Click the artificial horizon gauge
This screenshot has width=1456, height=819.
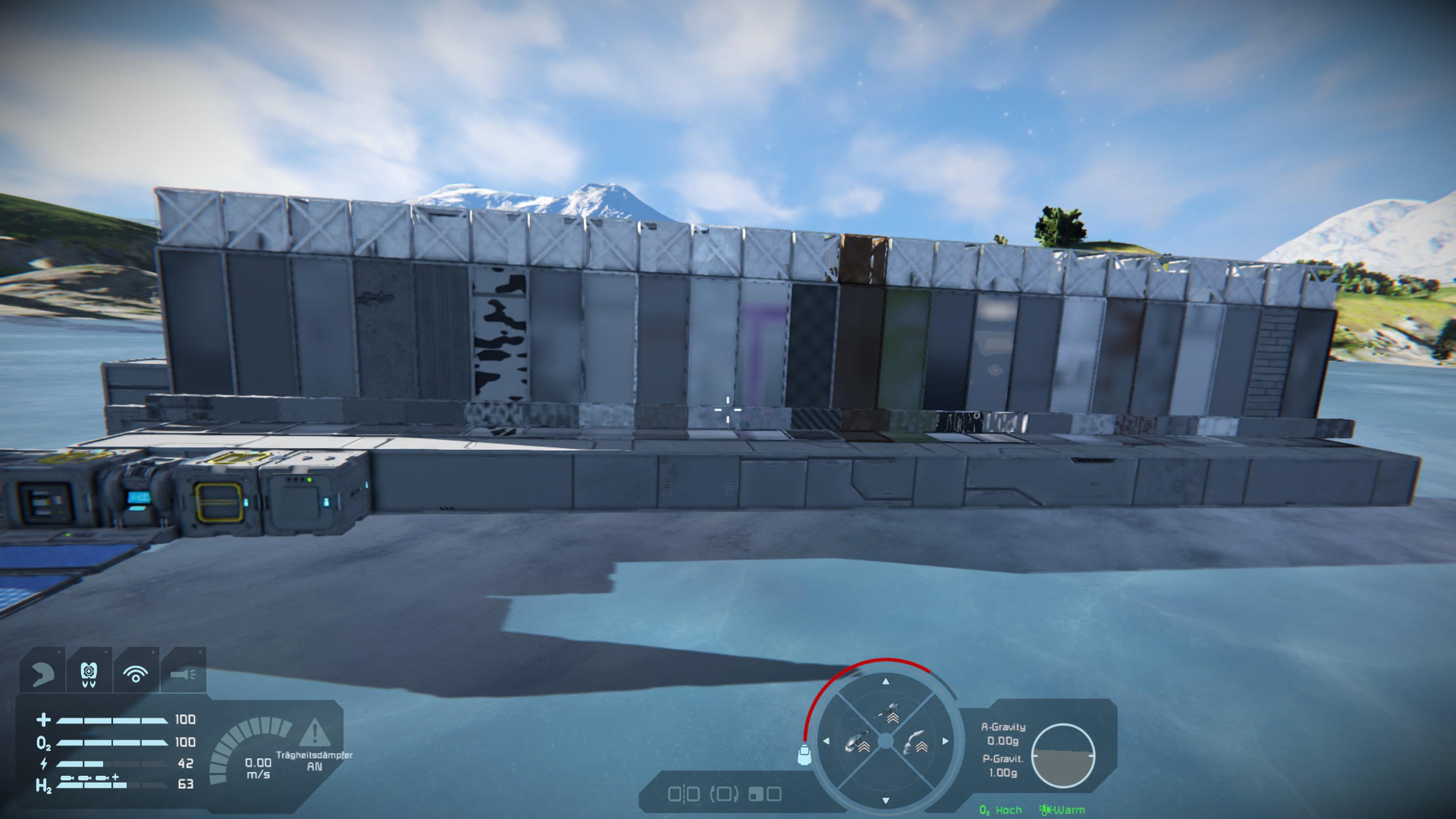point(1063,756)
